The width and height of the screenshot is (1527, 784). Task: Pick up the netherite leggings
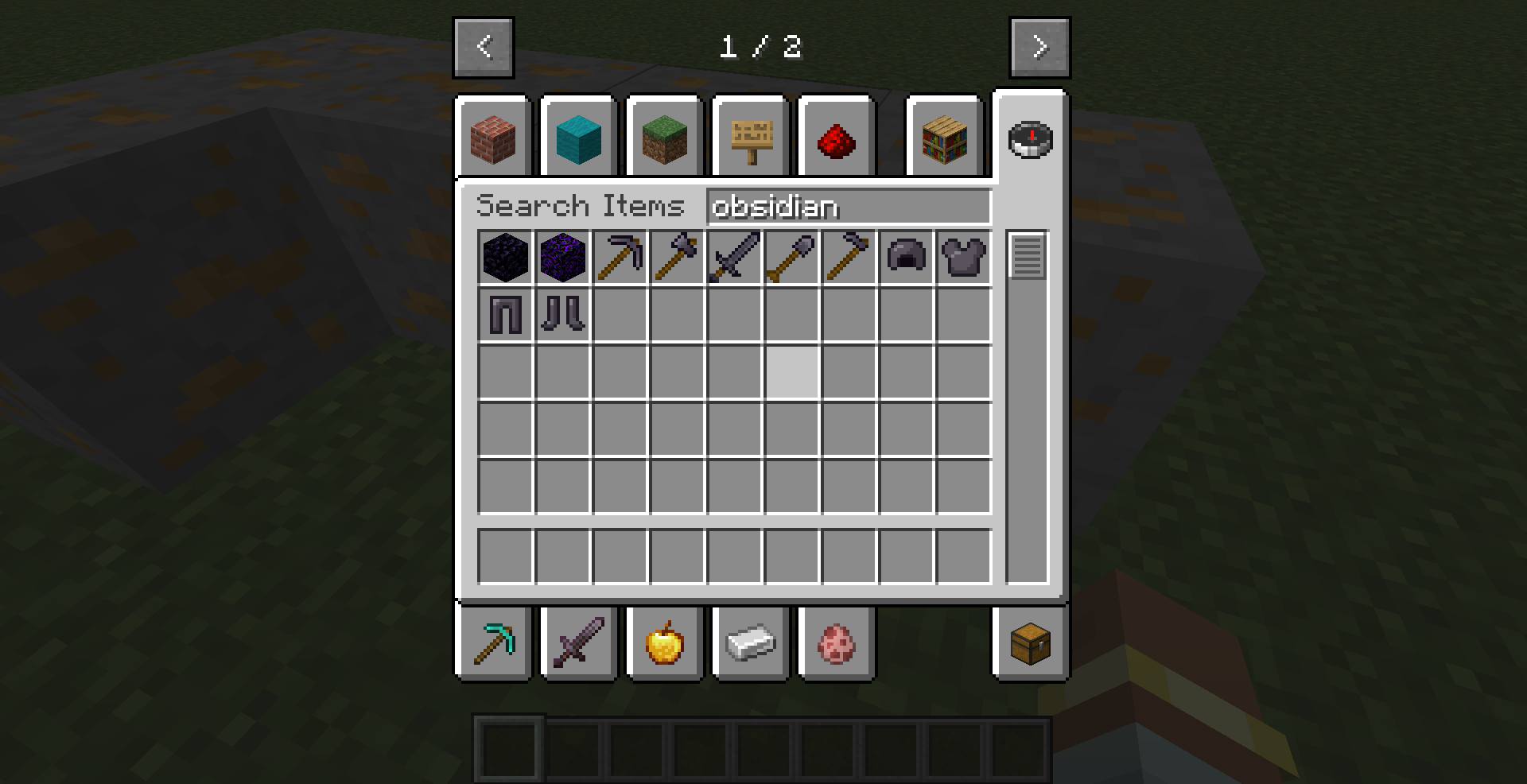coord(503,315)
